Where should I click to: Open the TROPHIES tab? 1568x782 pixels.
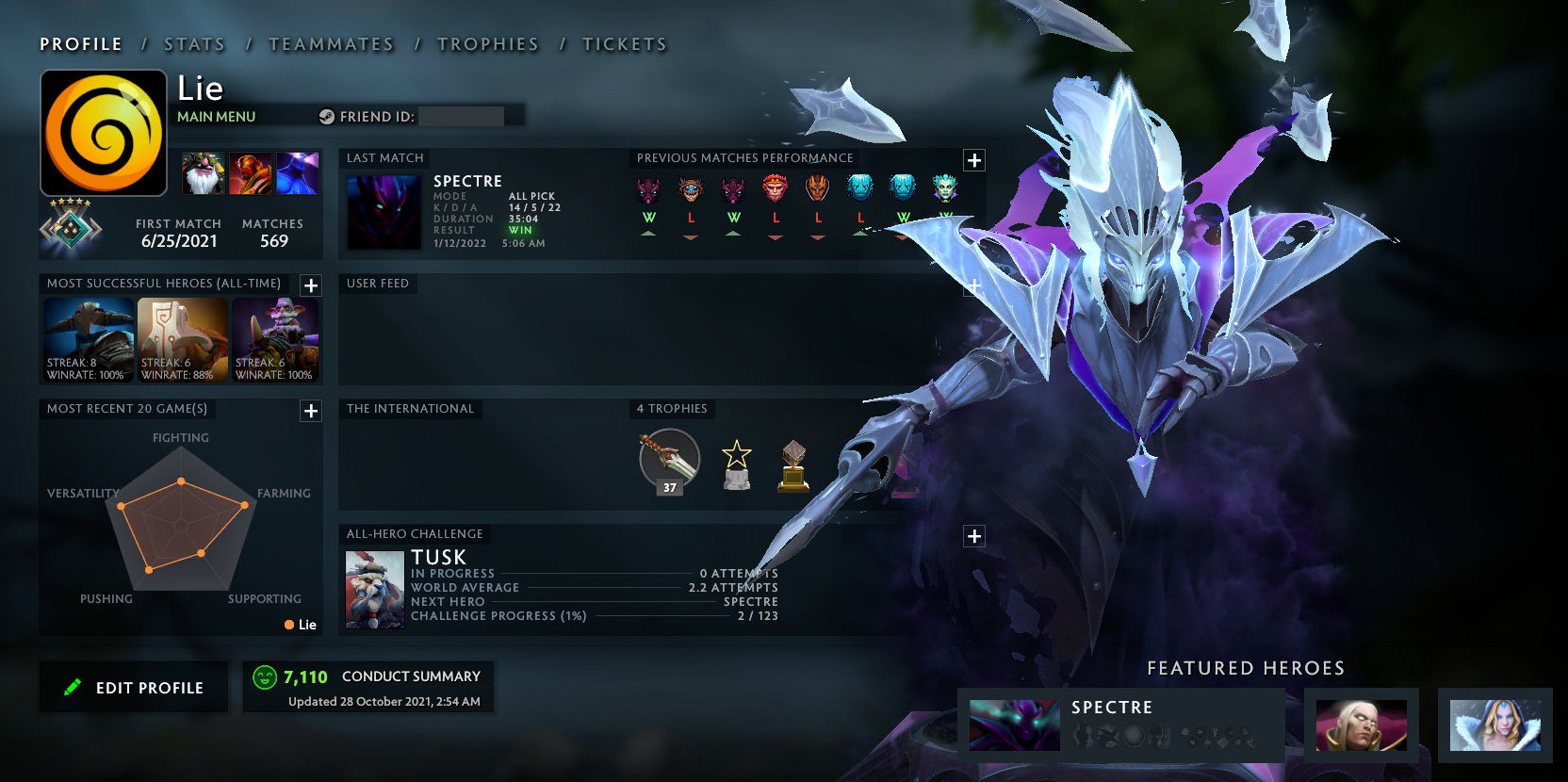[x=487, y=43]
